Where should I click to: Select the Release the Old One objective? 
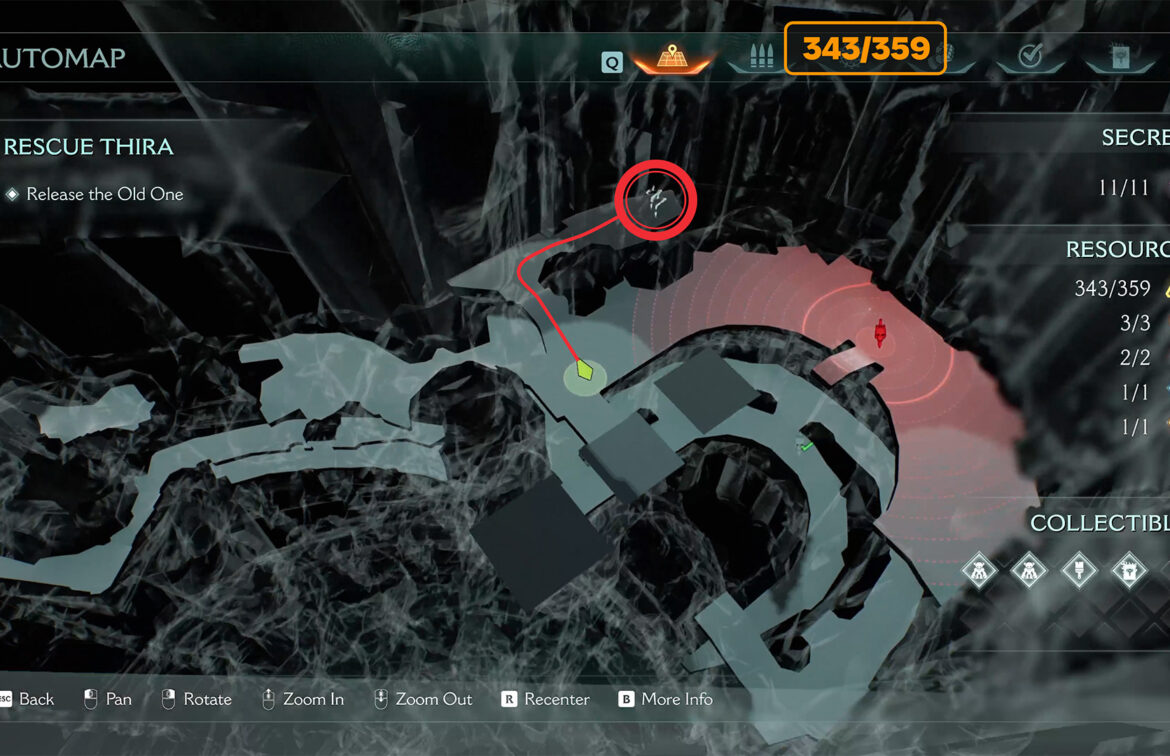[104, 194]
